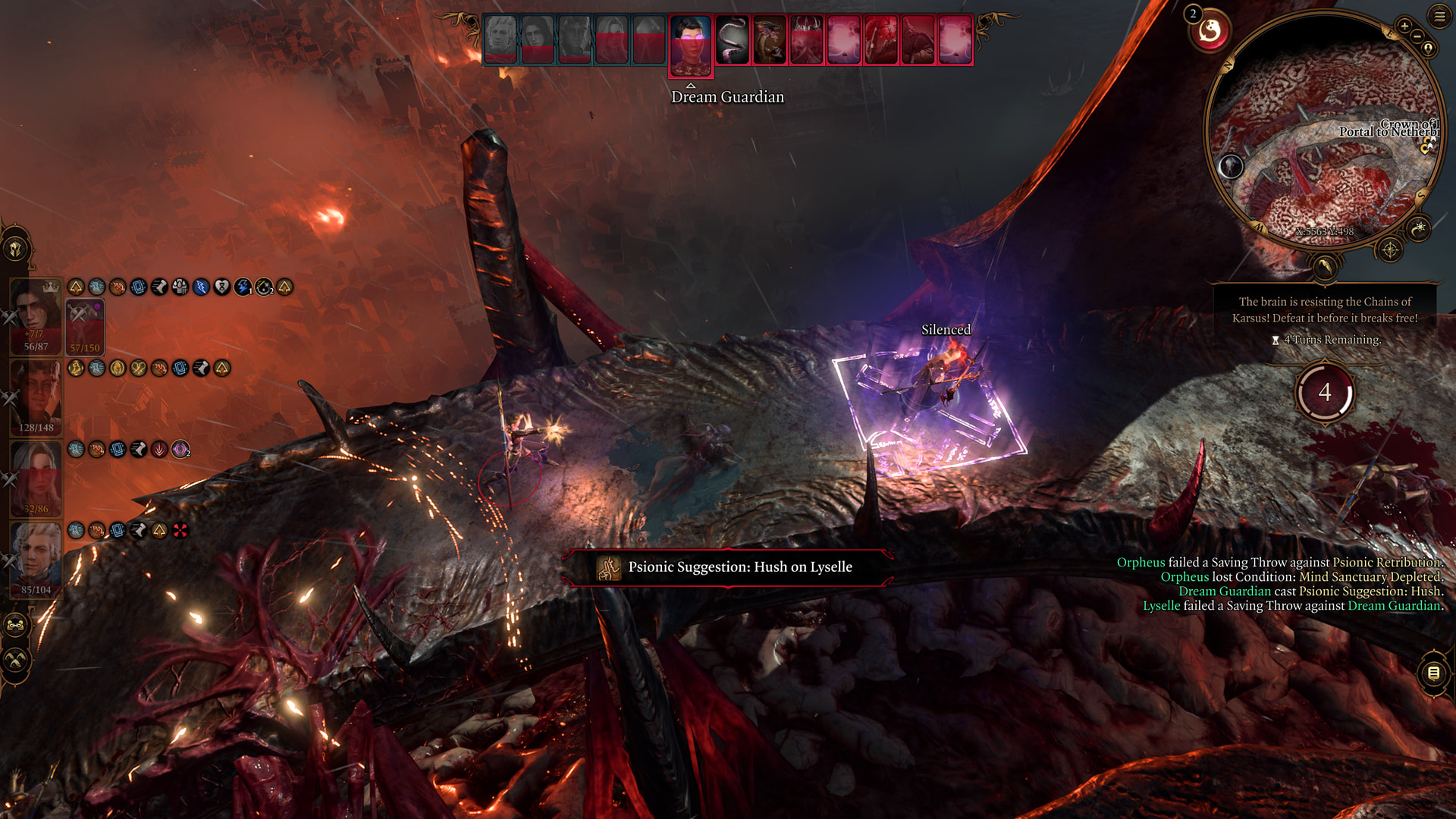Screen dimensions: 1456x819
Task: Select the white-haired elf party portrait
Action: pos(36,560)
